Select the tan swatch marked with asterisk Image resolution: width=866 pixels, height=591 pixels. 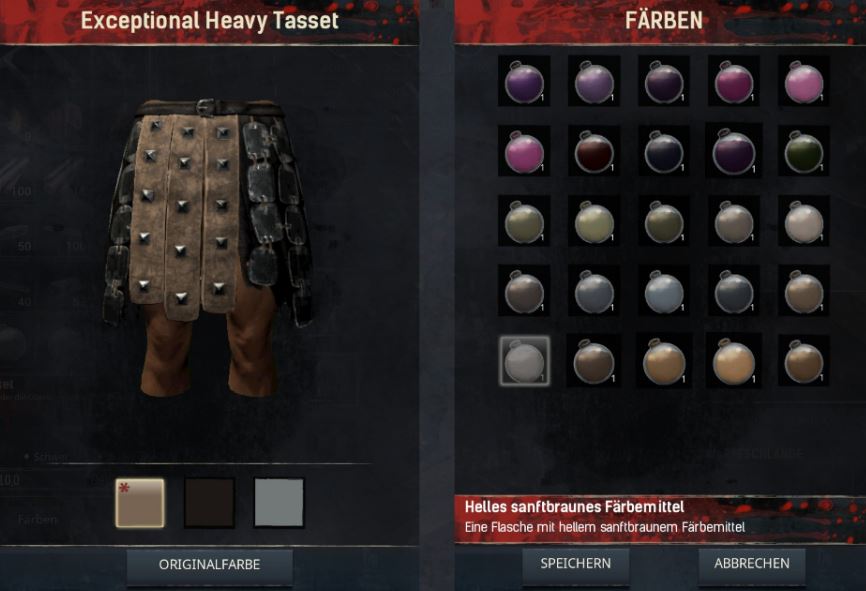click(139, 502)
